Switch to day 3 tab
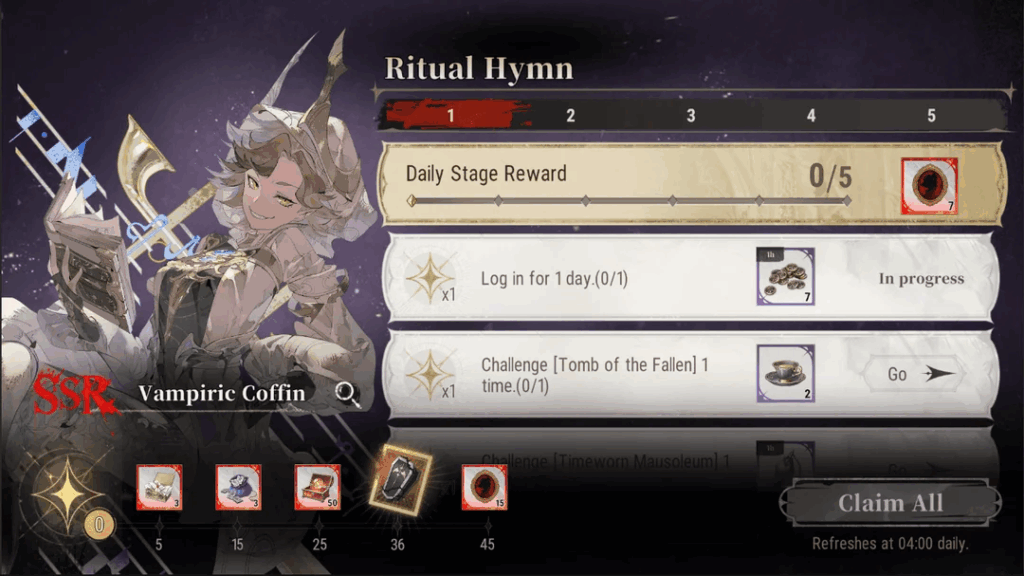 (x=690, y=116)
